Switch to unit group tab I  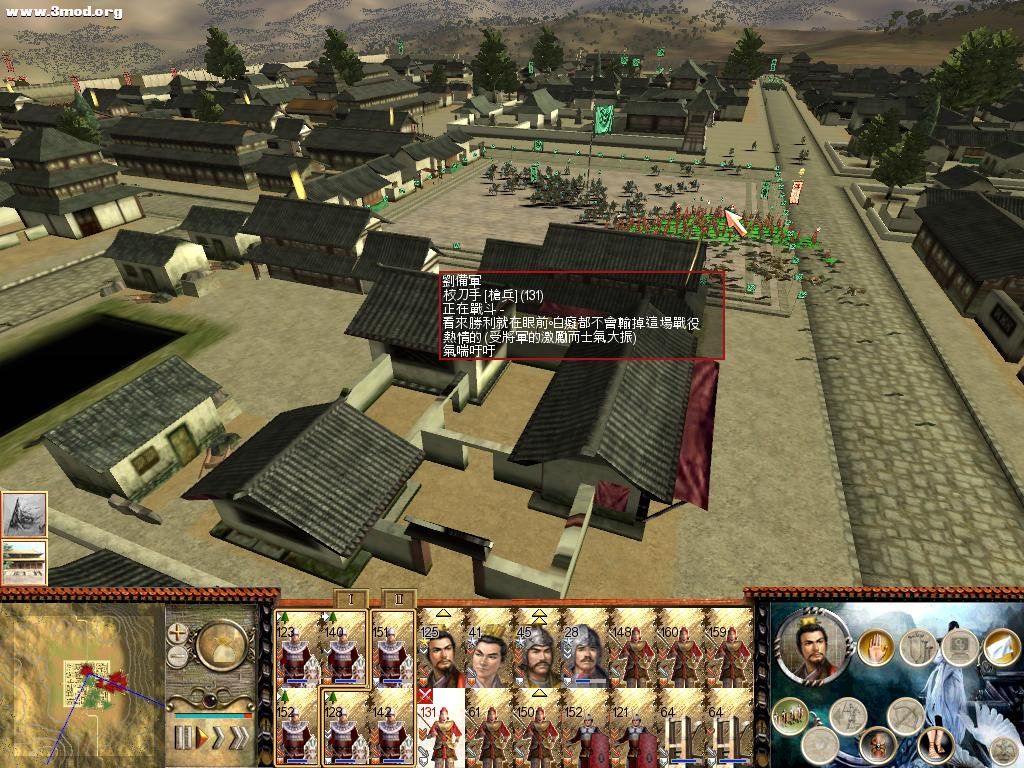click(352, 599)
